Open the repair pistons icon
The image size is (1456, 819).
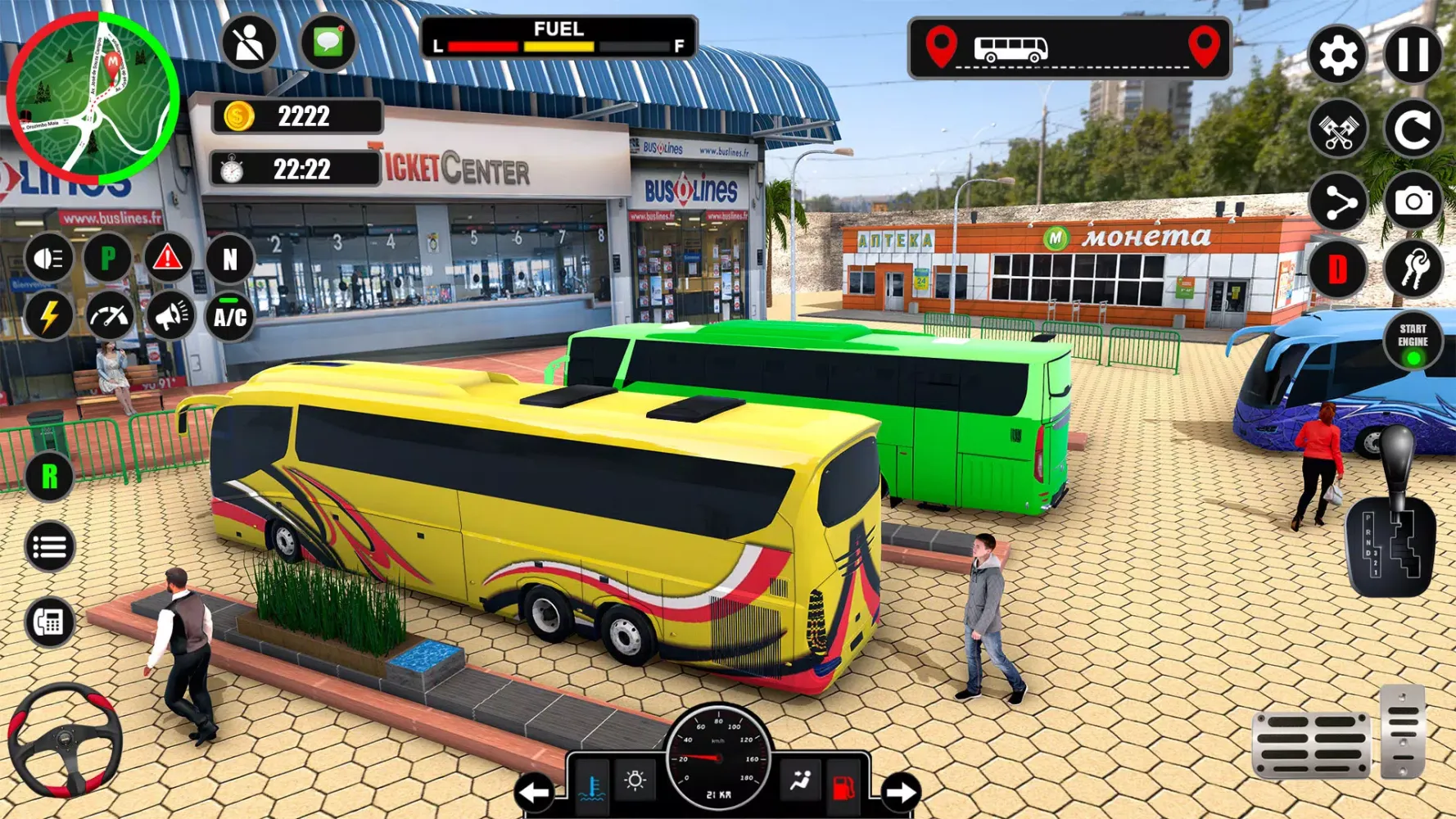[1338, 129]
